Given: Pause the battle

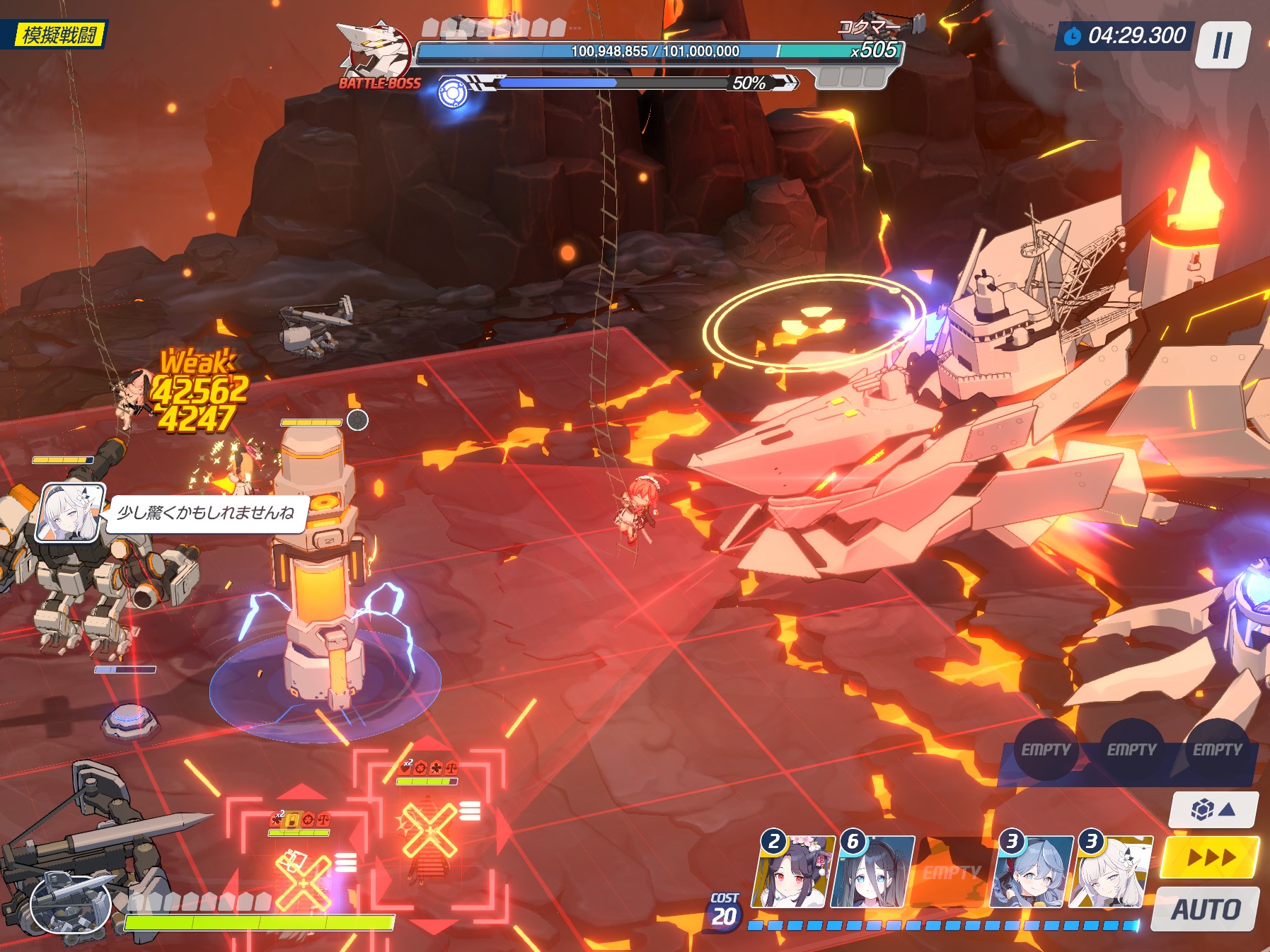Looking at the screenshot, I should click(x=1222, y=46).
